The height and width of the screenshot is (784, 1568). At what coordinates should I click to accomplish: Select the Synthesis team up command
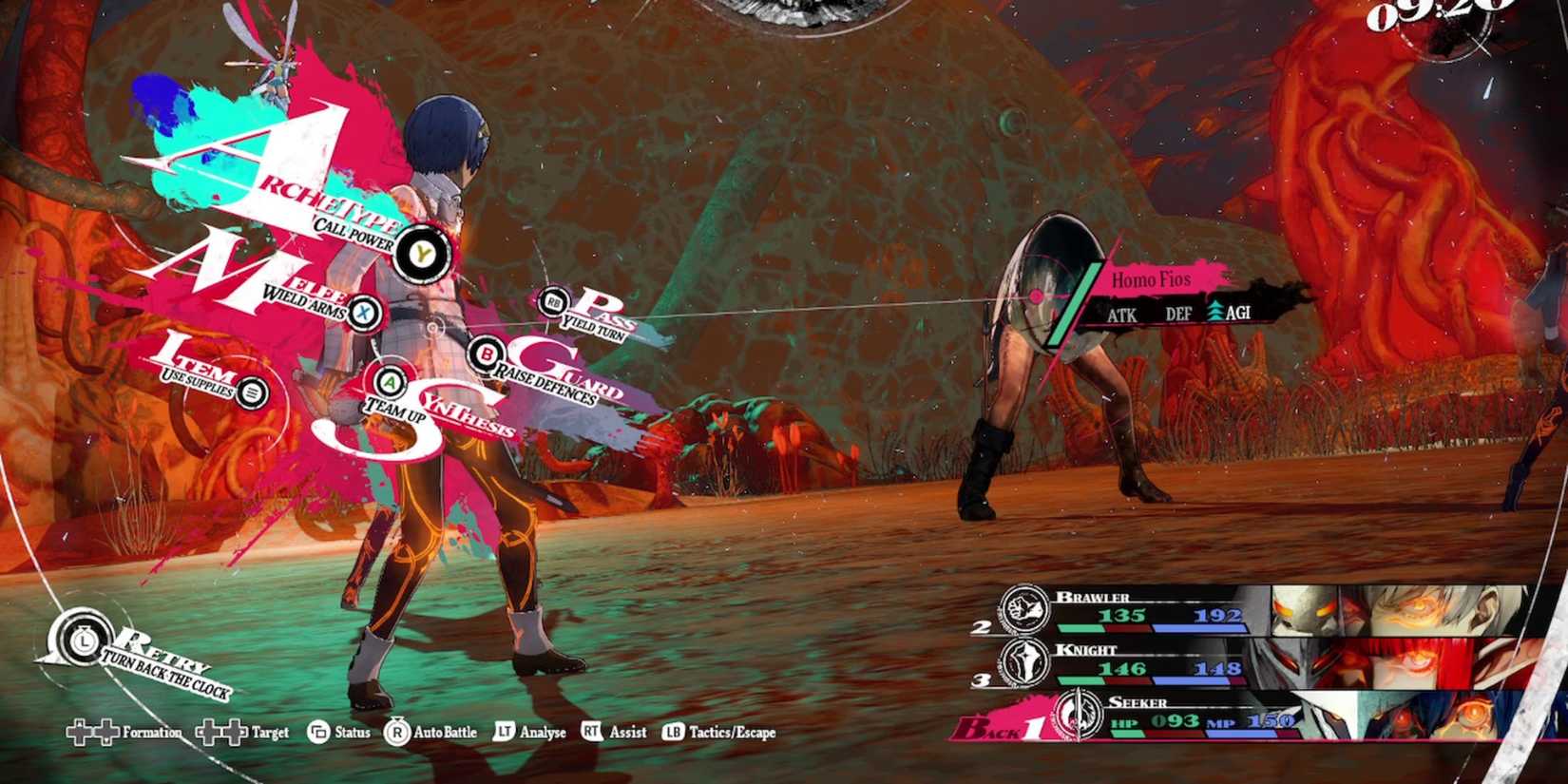pyautogui.click(x=389, y=382)
